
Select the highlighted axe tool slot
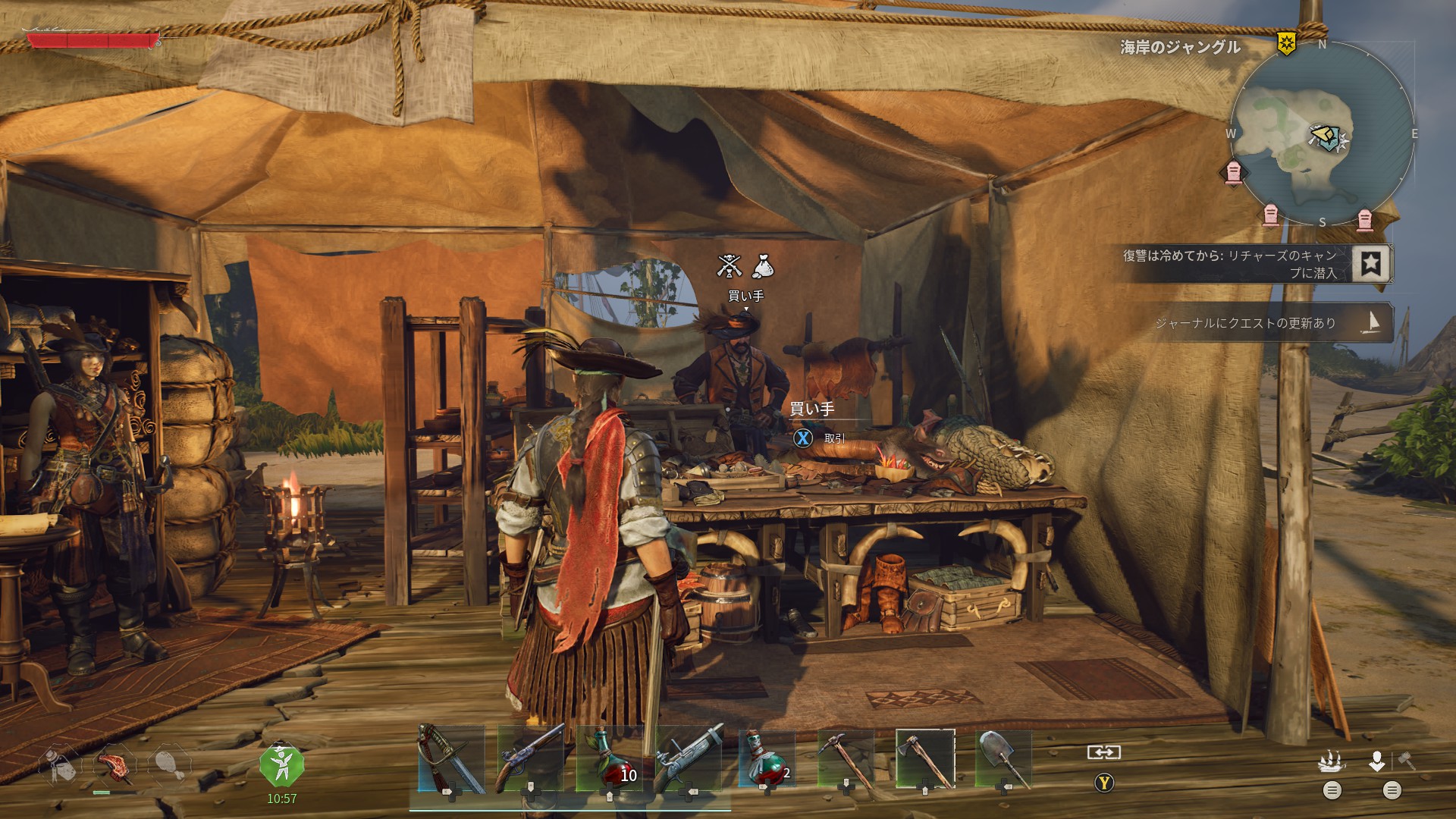(925, 760)
